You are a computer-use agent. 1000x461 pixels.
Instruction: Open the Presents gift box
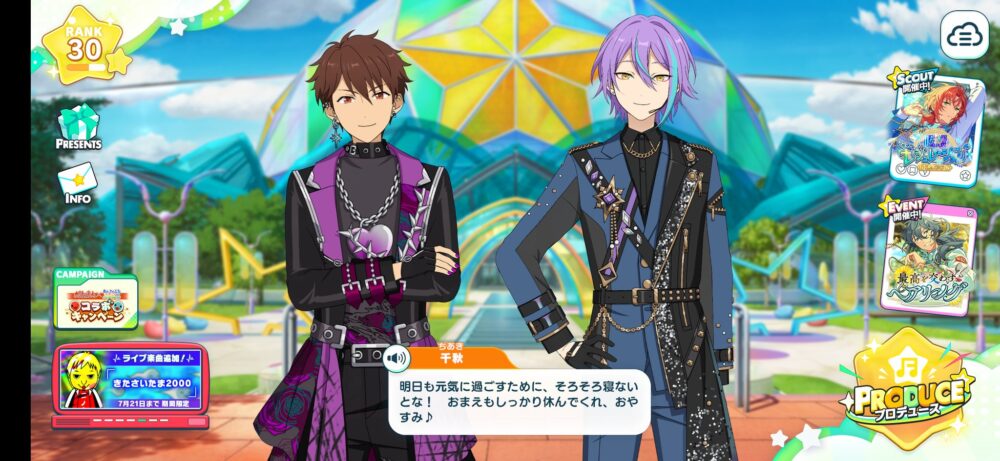coord(78,127)
